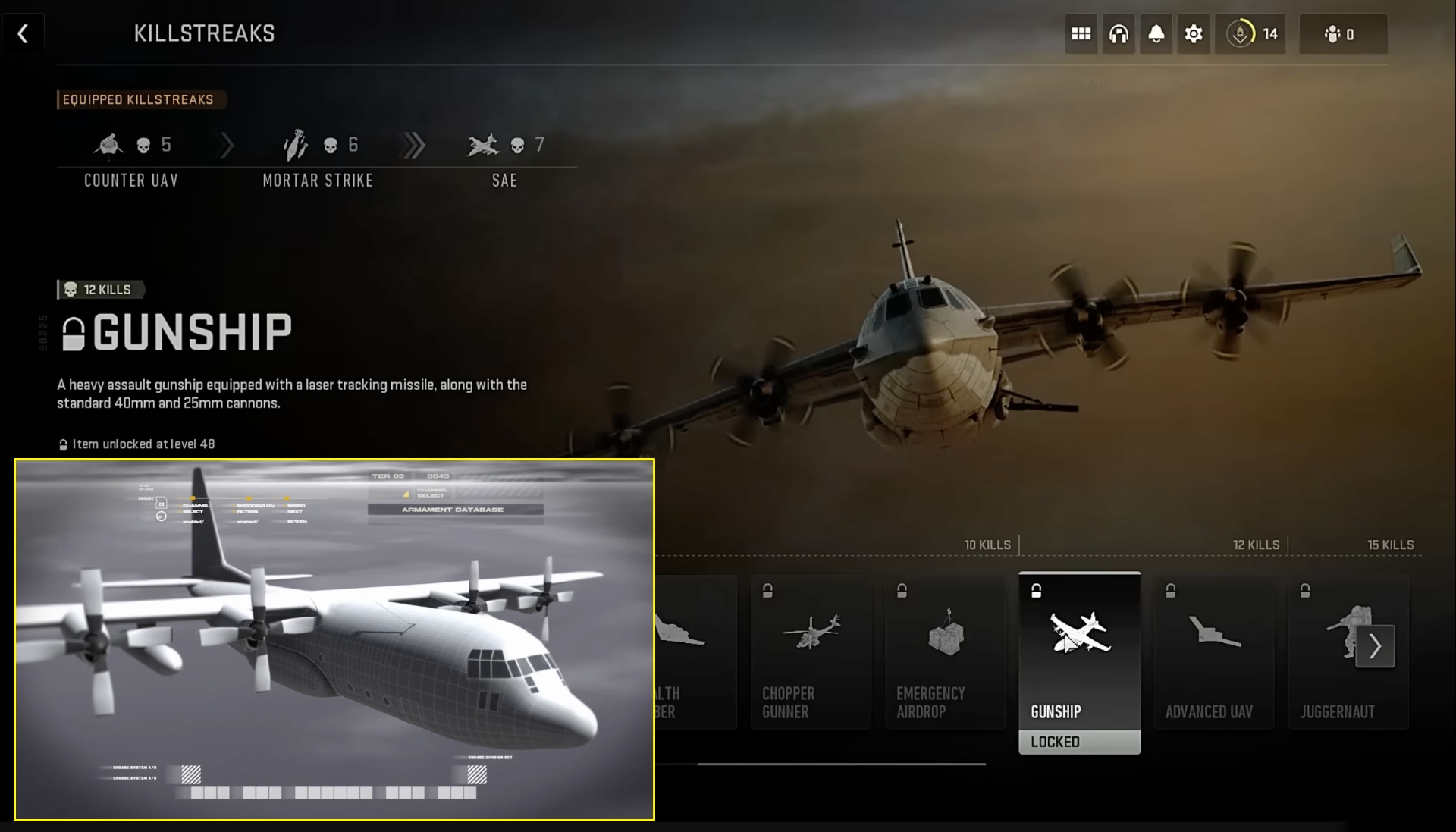Screen dimensions: 1456x832
Task: Open the channel switcher grid icon
Action: click(x=1081, y=33)
